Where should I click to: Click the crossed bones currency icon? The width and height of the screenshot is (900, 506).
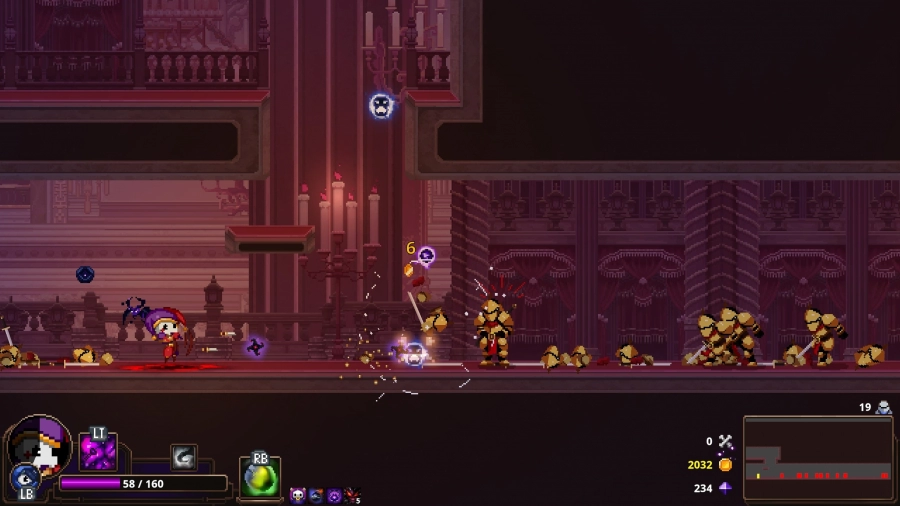pos(725,441)
